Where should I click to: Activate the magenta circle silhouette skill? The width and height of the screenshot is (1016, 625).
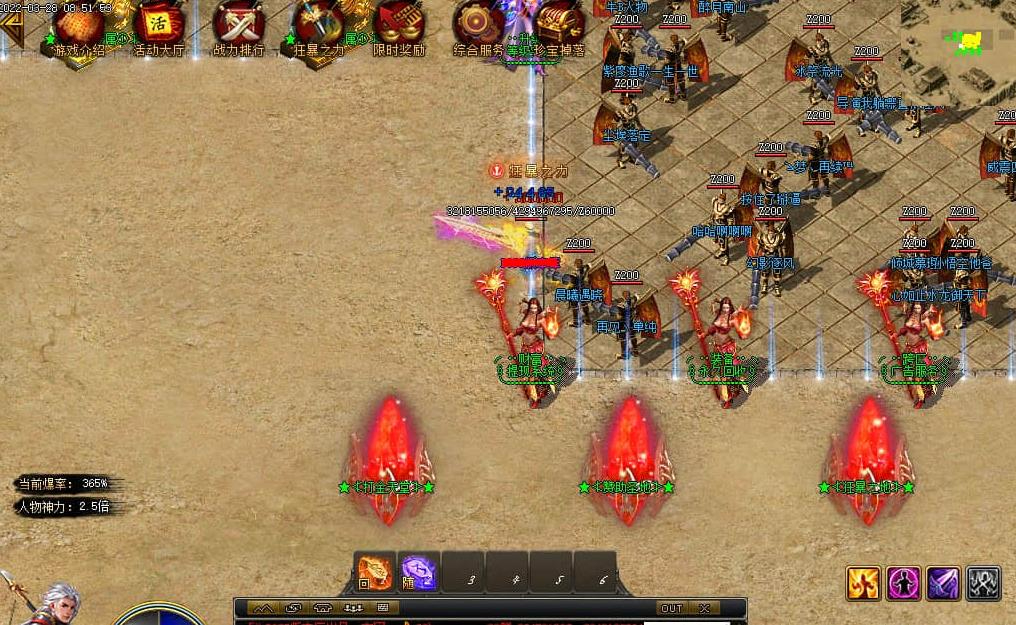point(903,583)
